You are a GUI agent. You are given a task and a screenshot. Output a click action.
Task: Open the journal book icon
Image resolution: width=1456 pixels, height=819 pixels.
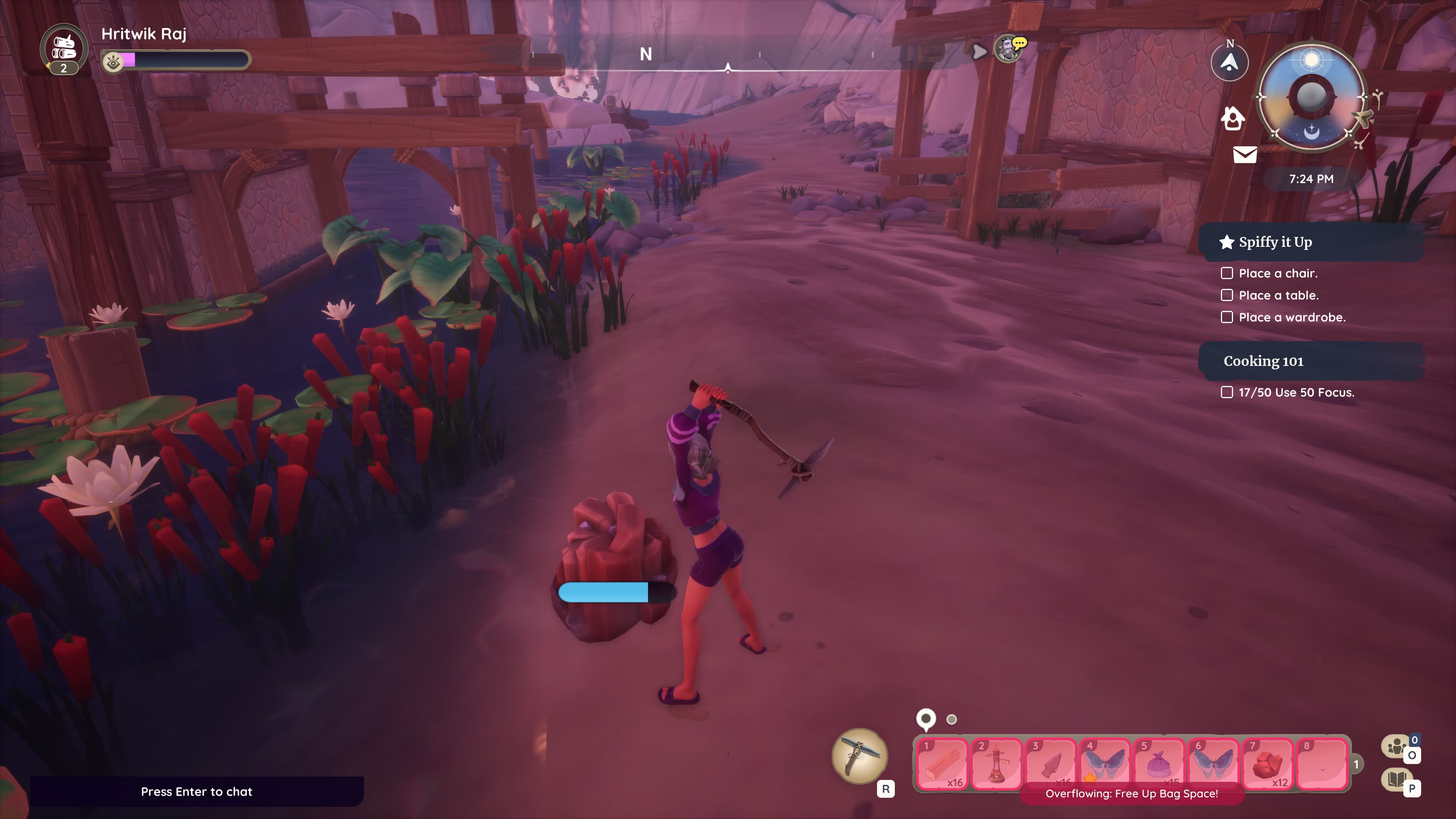1396,780
